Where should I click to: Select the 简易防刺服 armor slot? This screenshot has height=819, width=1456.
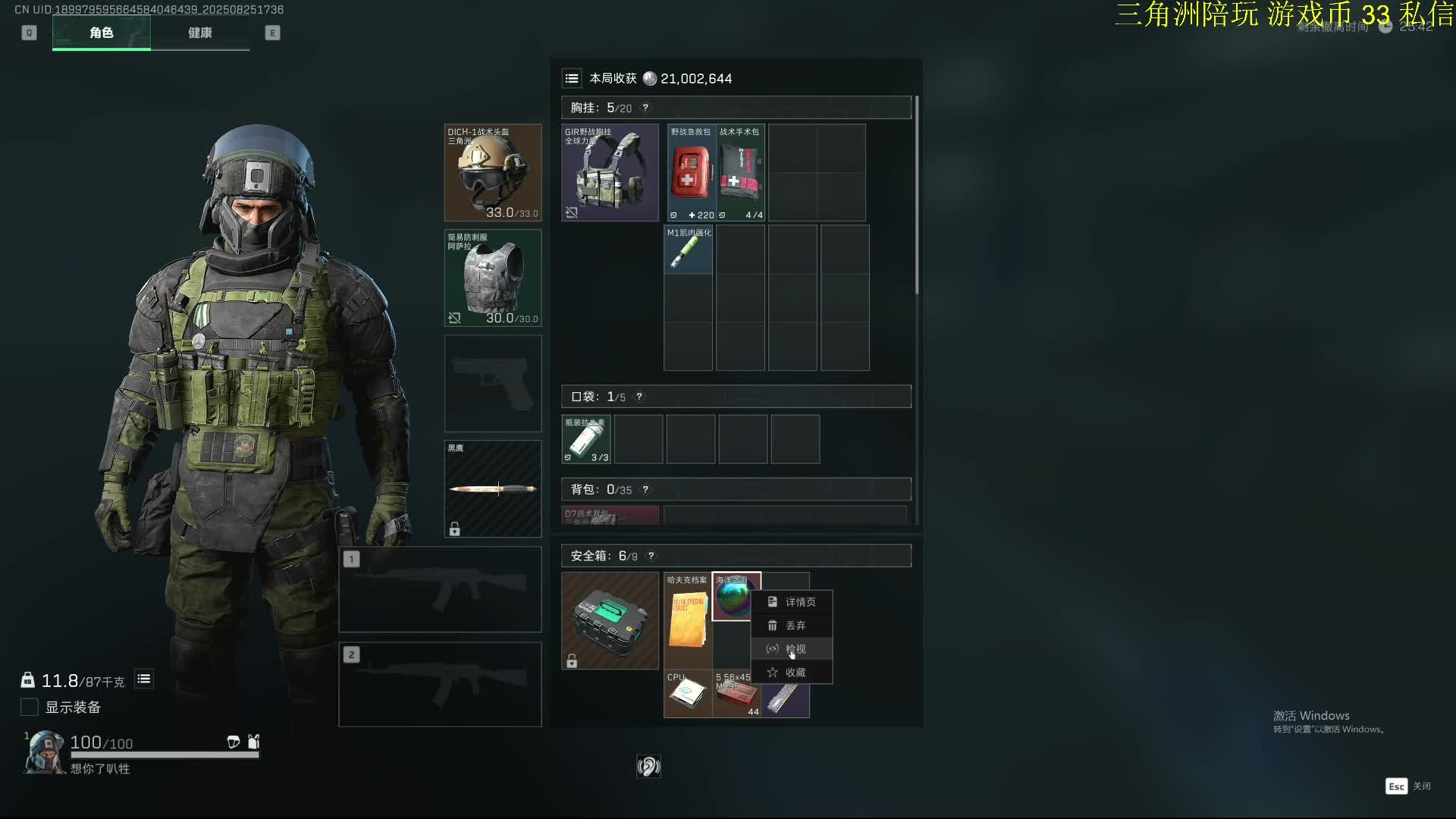click(493, 278)
